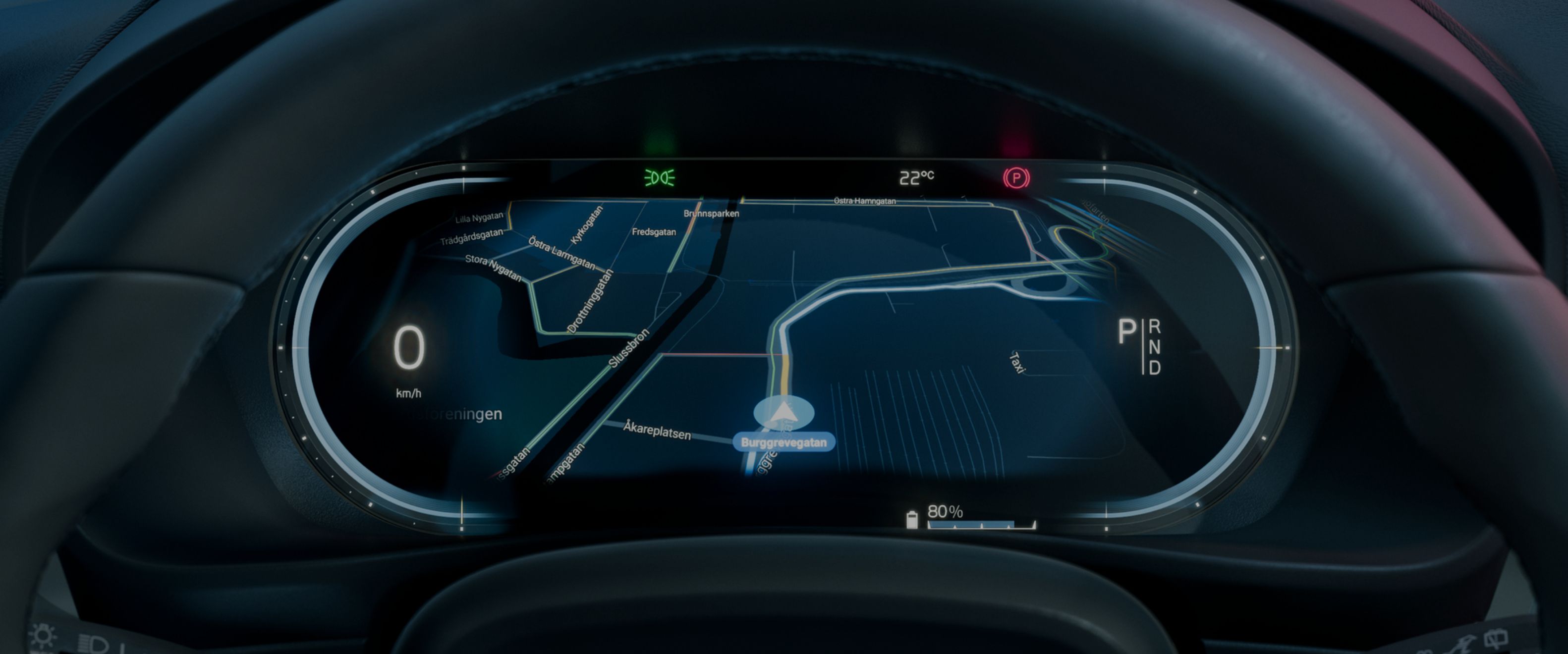The width and height of the screenshot is (1568, 654).
Task: Click the vehicle position arrow on map
Action: (784, 414)
